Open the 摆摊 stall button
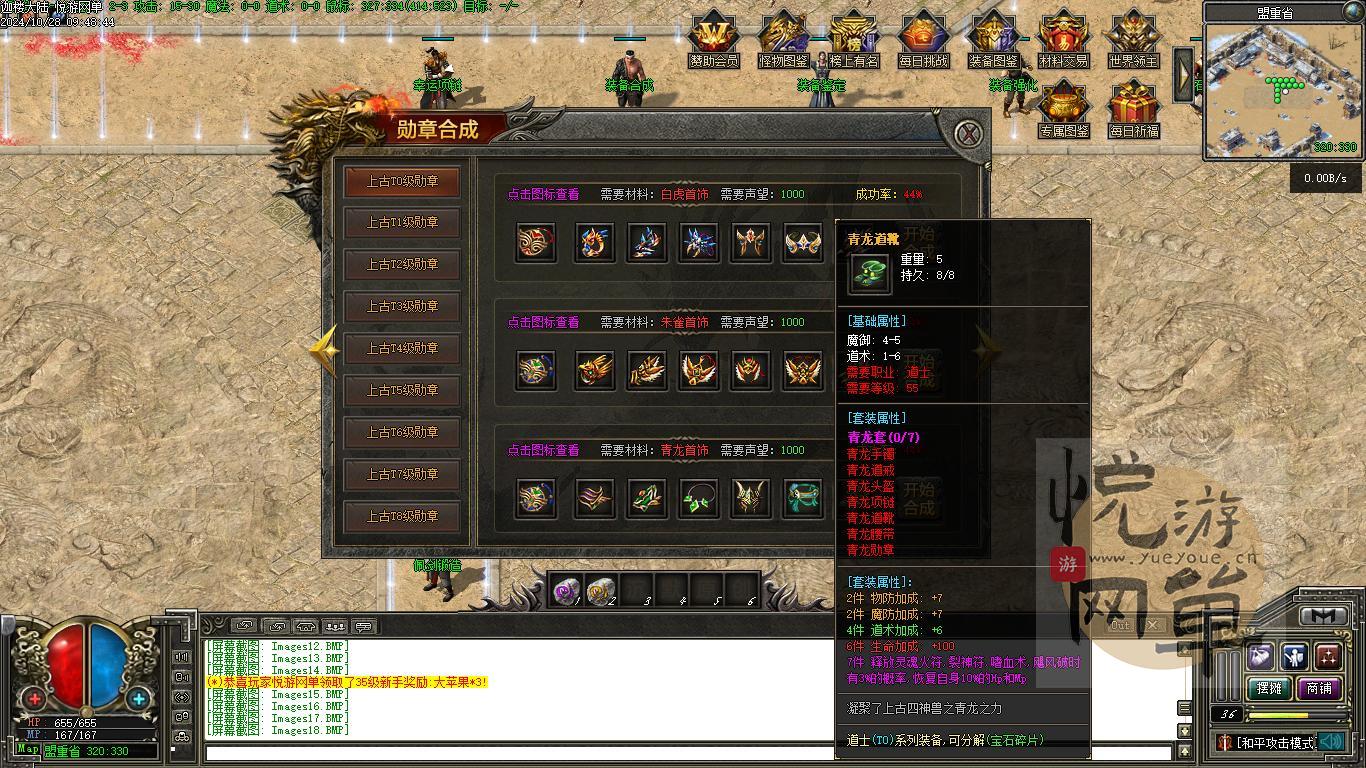This screenshot has height=768, width=1366. 1269,688
